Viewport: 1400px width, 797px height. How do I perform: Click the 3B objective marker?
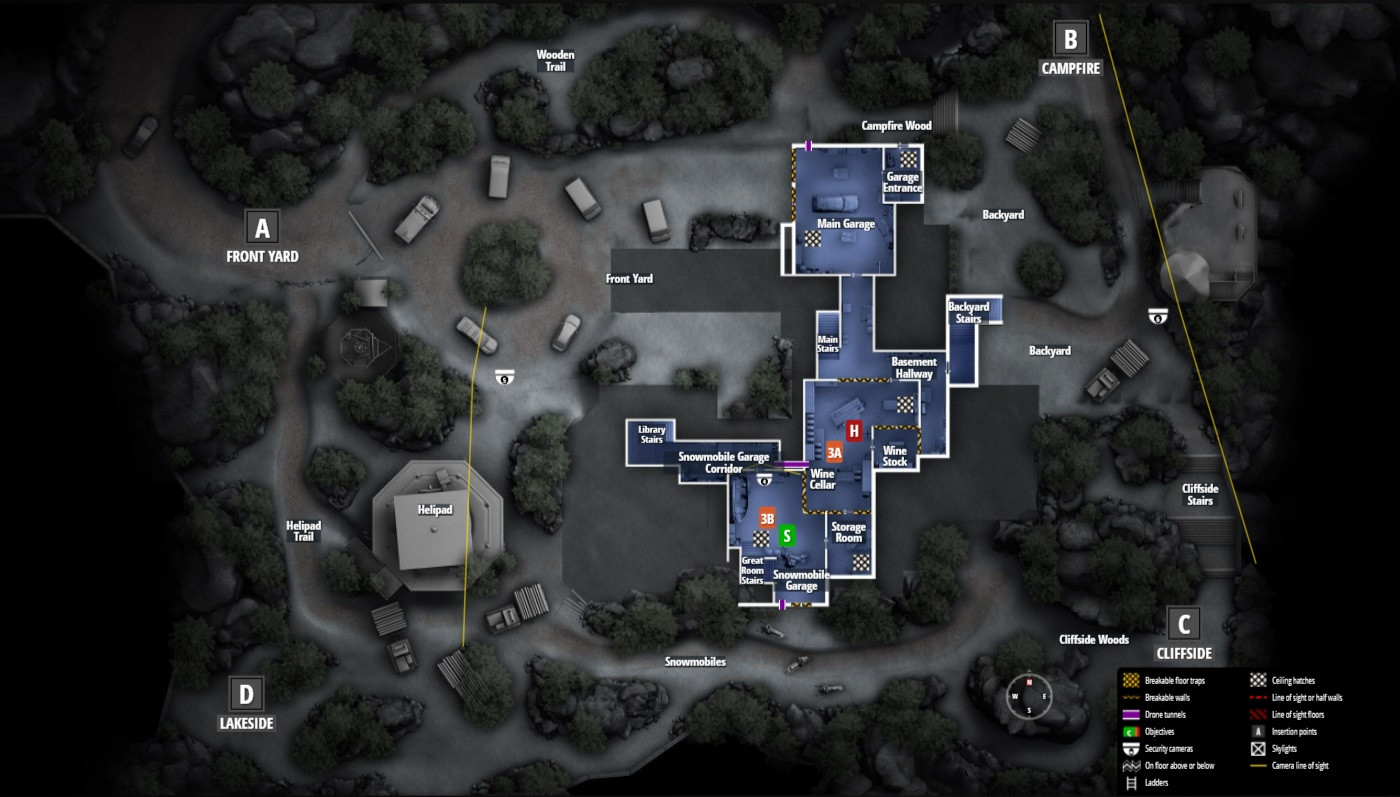[768, 519]
